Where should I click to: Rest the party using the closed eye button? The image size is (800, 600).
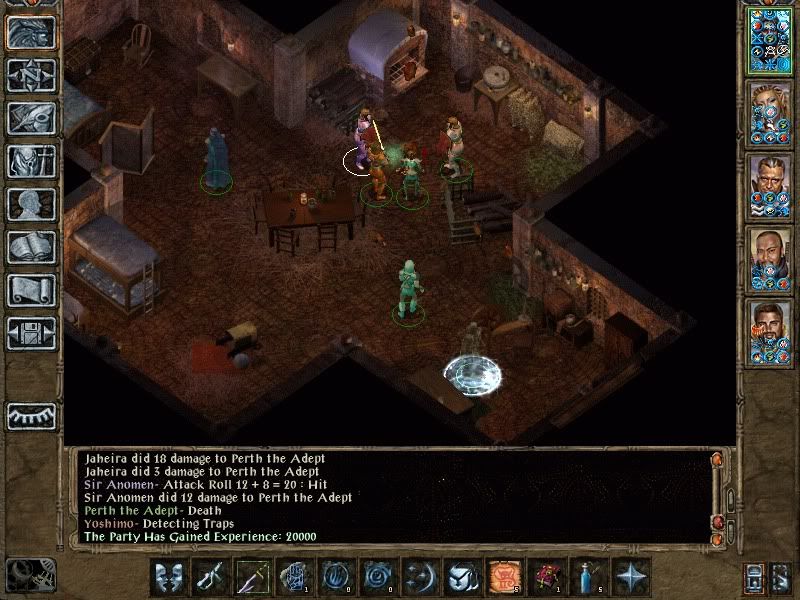click(31, 416)
